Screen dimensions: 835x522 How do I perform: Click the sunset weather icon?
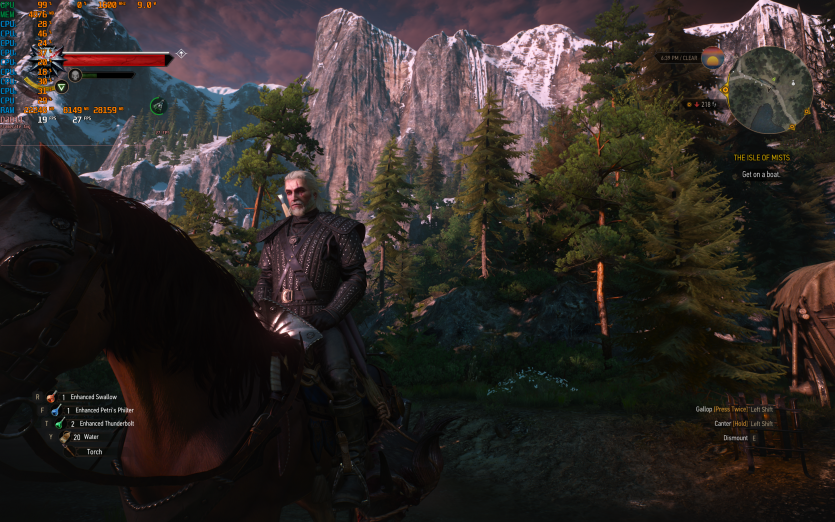[711, 58]
